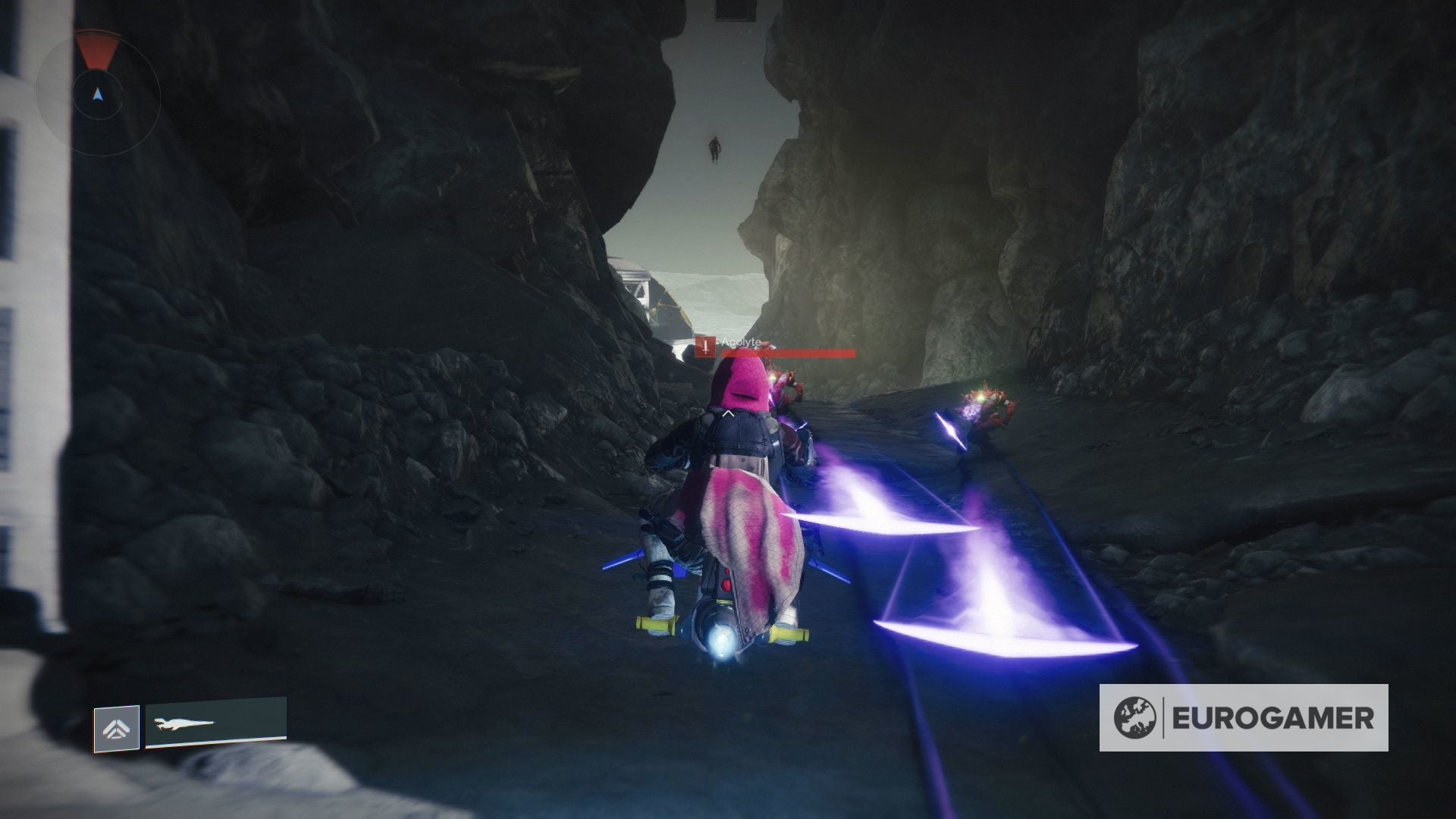The width and height of the screenshot is (1456, 819).
Task: Click the crosshair reticle above the Guardian
Action: (x=728, y=415)
